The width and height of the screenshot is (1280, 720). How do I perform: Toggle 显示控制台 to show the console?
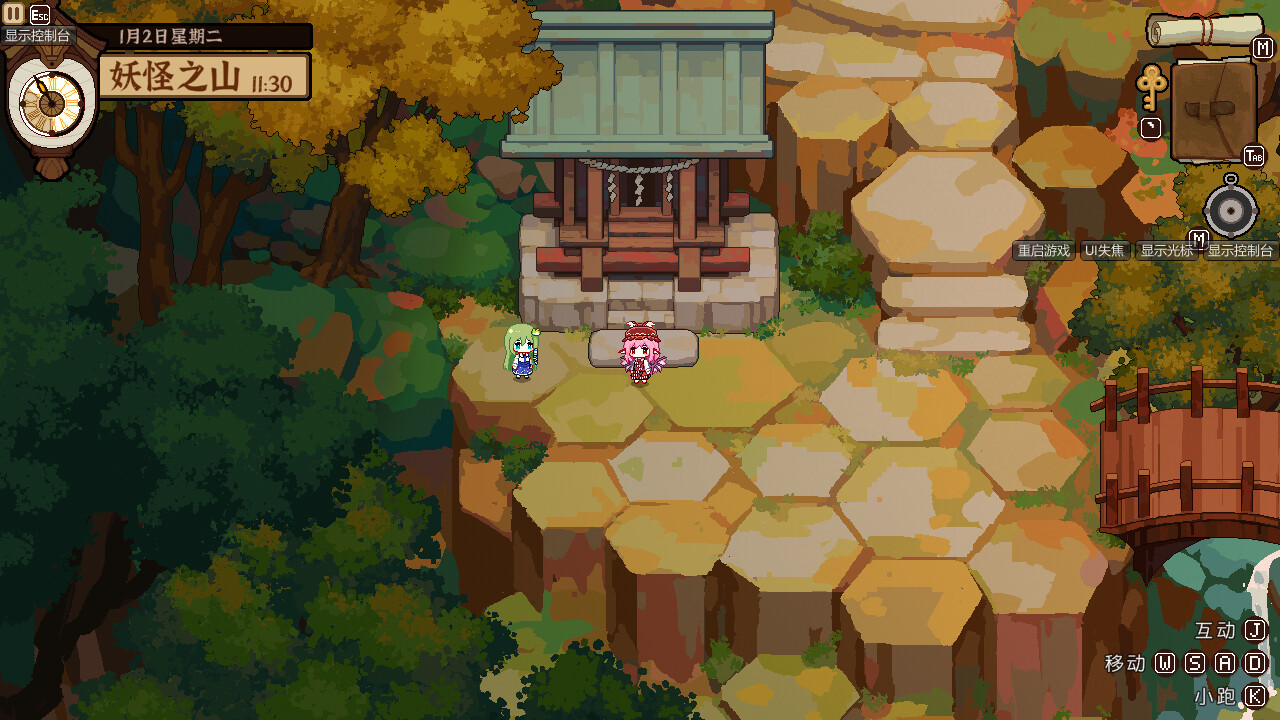(x=1241, y=250)
